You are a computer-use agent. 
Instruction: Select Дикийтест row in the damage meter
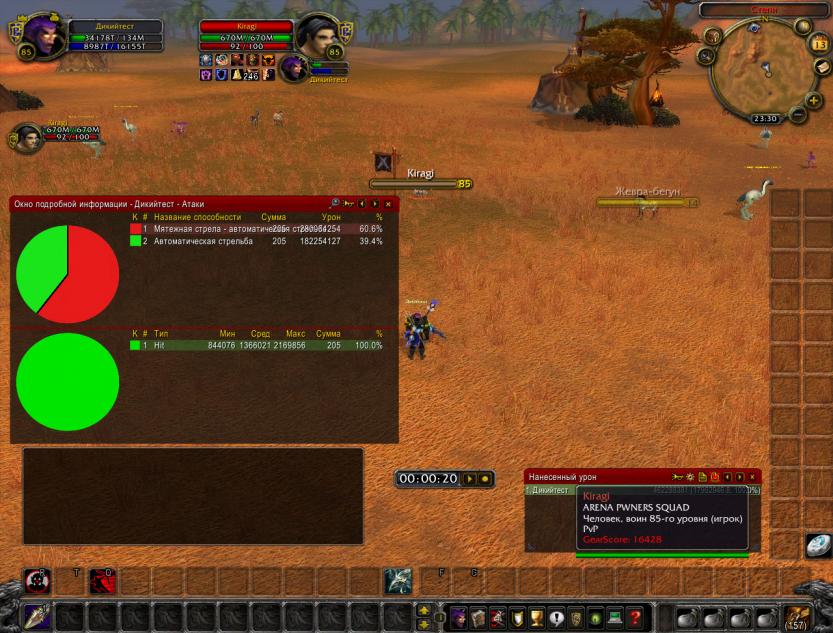point(550,490)
